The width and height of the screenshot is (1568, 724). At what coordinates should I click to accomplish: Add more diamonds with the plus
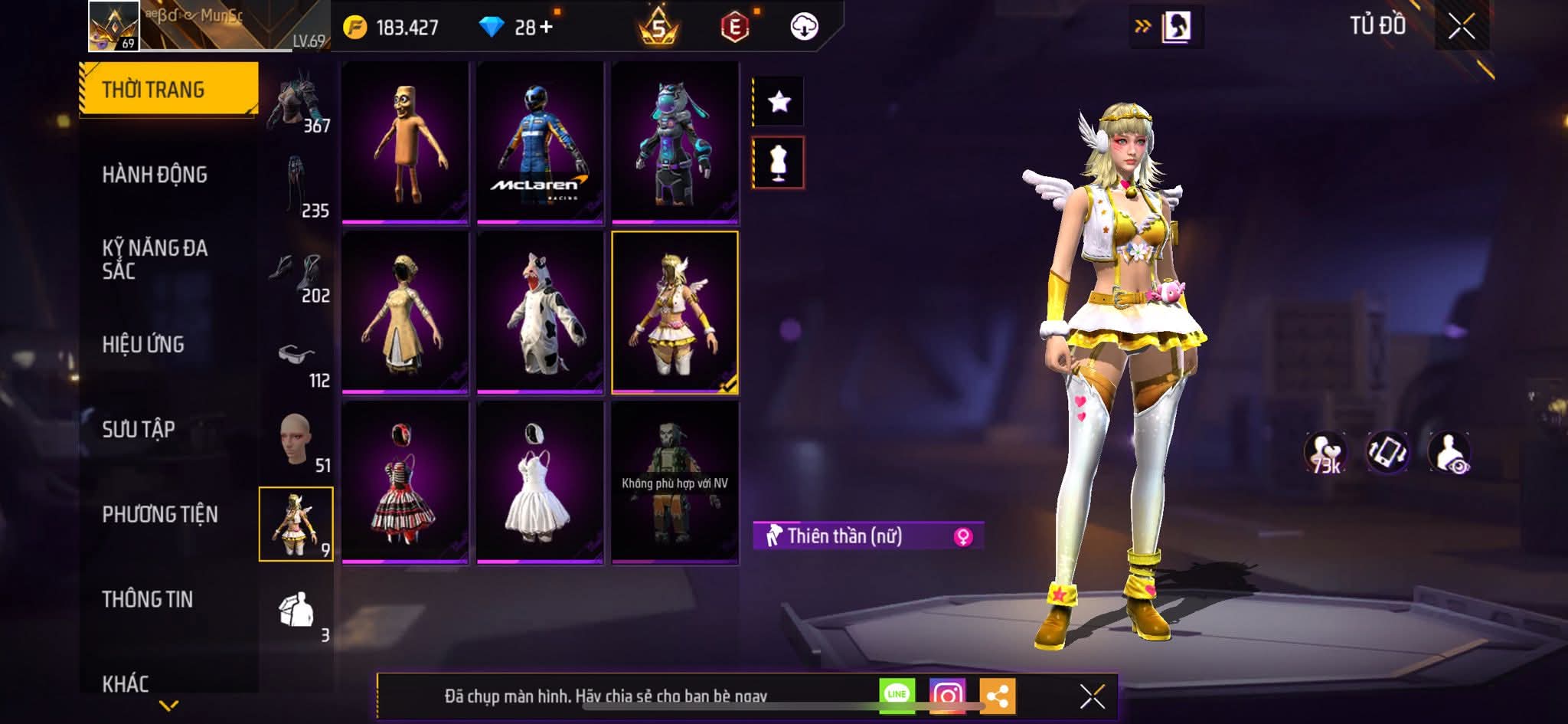point(546,28)
